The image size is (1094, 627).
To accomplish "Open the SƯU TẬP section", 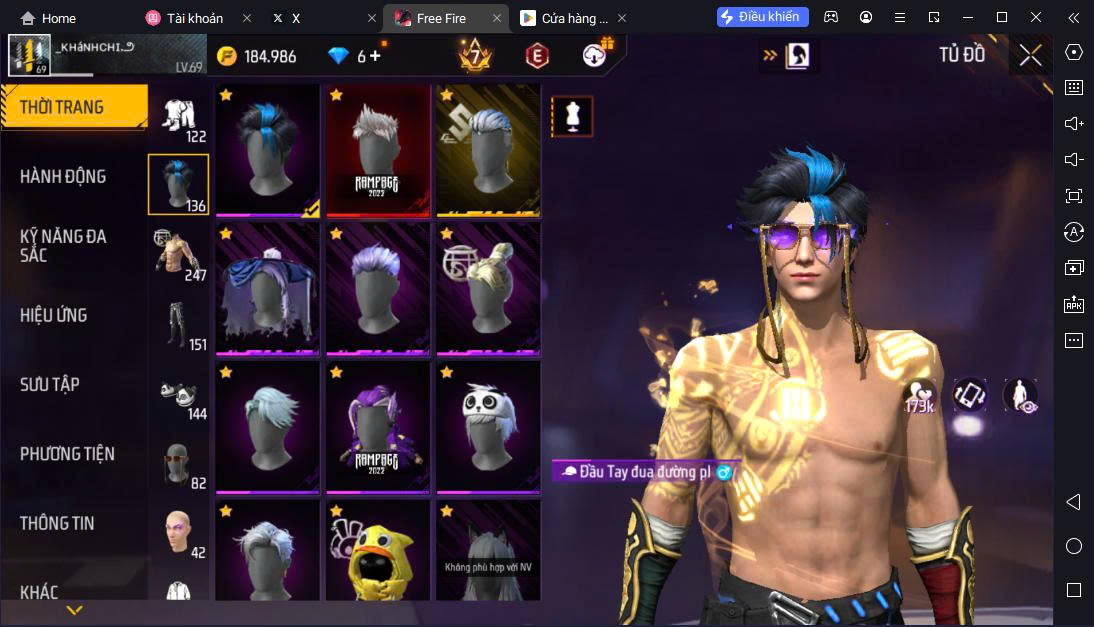I will tap(50, 385).
